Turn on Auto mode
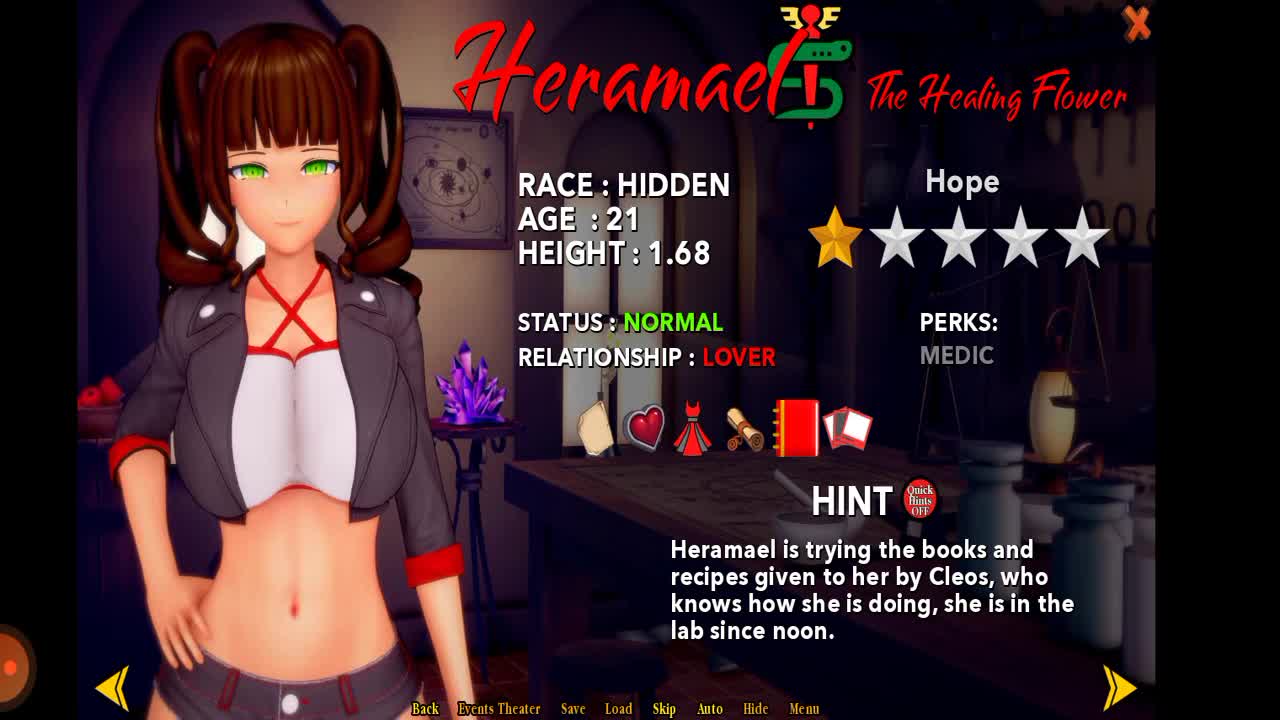 tap(709, 708)
